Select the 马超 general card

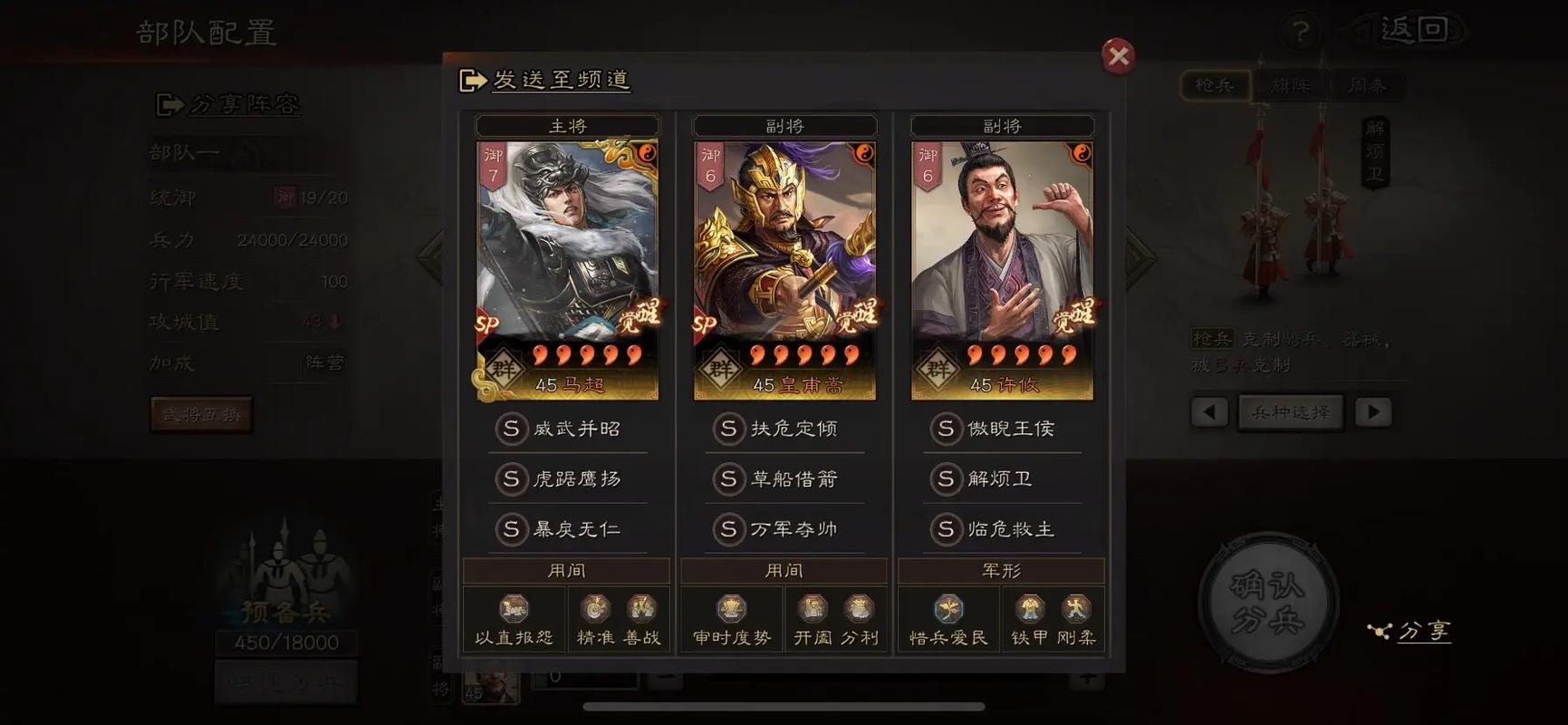tap(567, 263)
